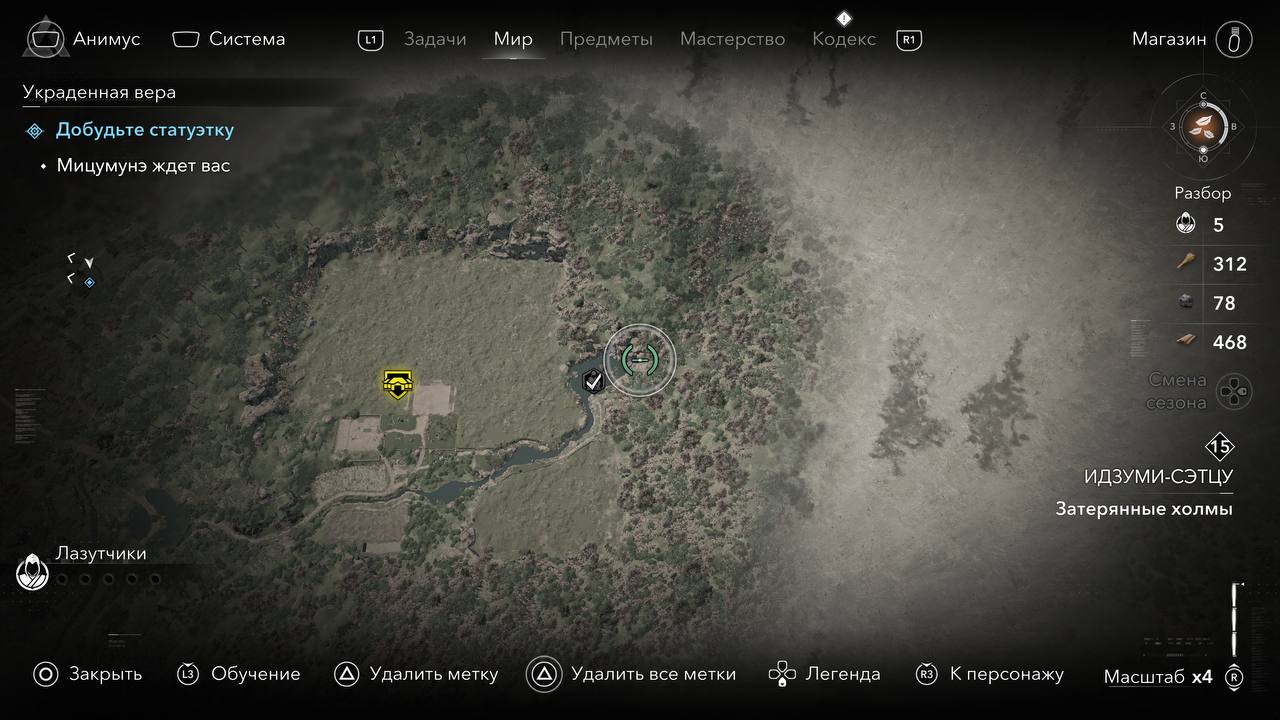Click the Лазутчики scouts icon
The image size is (1280, 720).
33,573
